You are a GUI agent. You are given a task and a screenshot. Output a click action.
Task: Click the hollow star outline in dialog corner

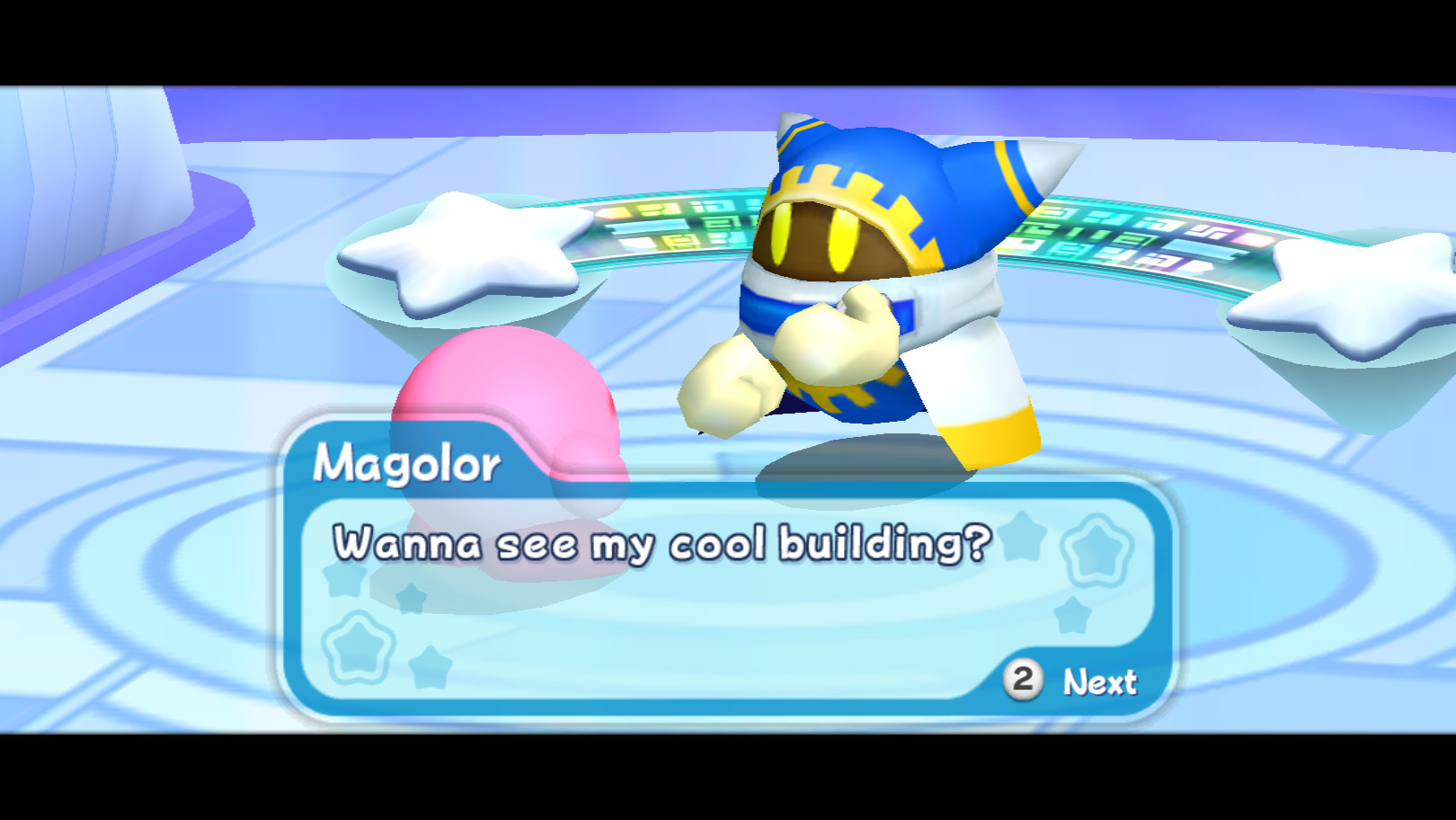click(1096, 548)
